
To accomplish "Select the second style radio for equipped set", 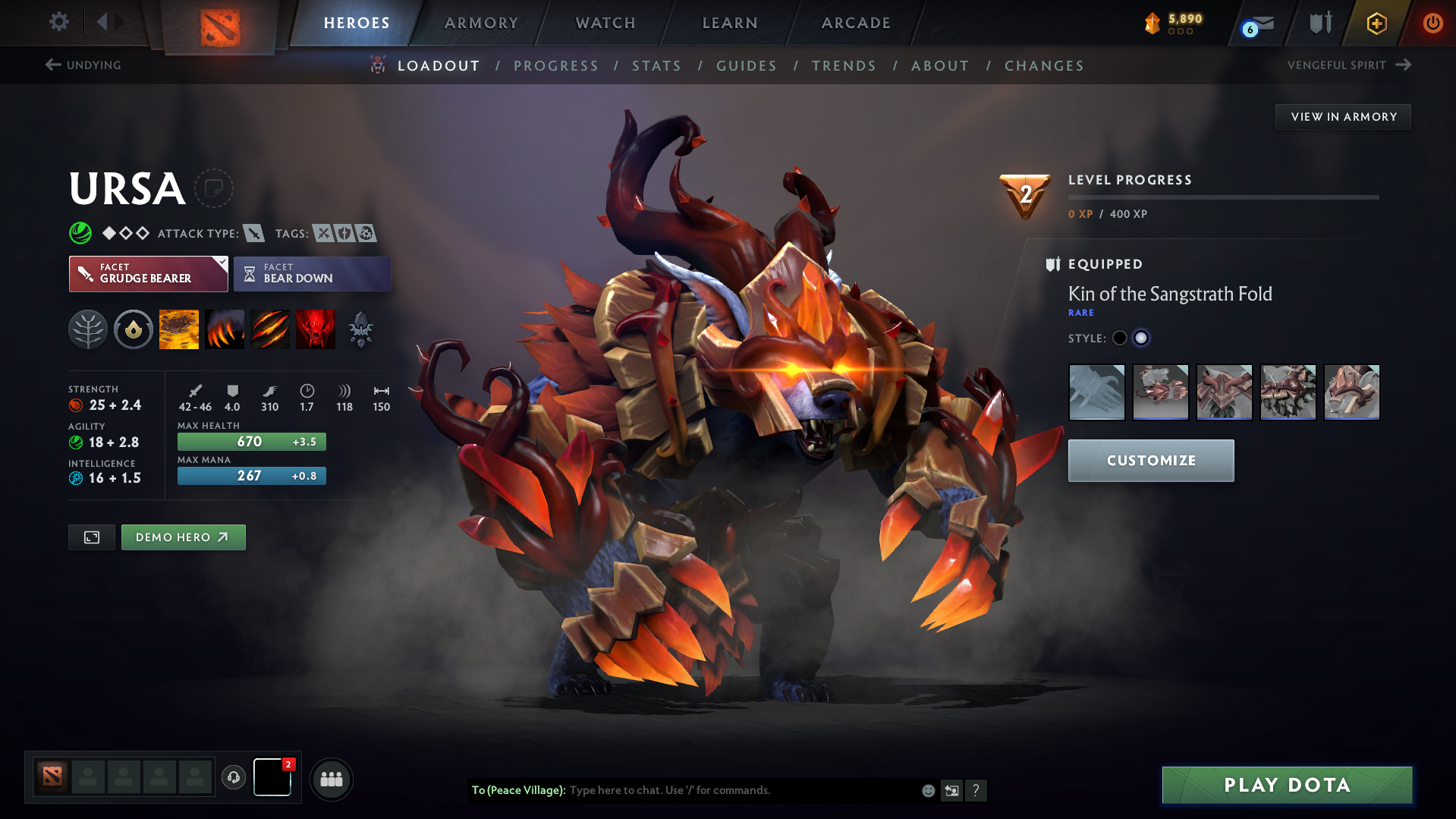I will (1141, 338).
